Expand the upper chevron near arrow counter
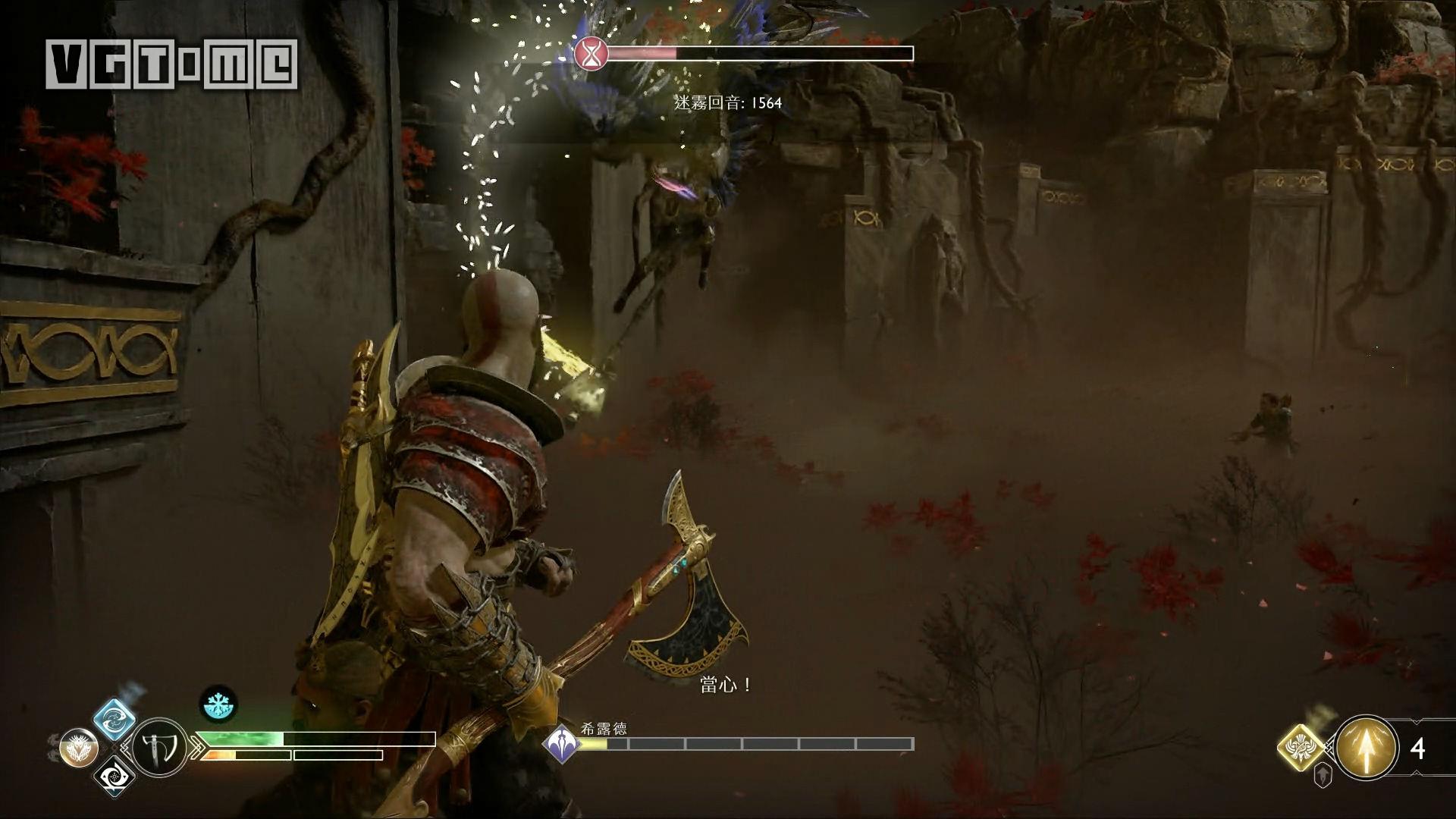Image resolution: width=1456 pixels, height=819 pixels. point(1416,720)
